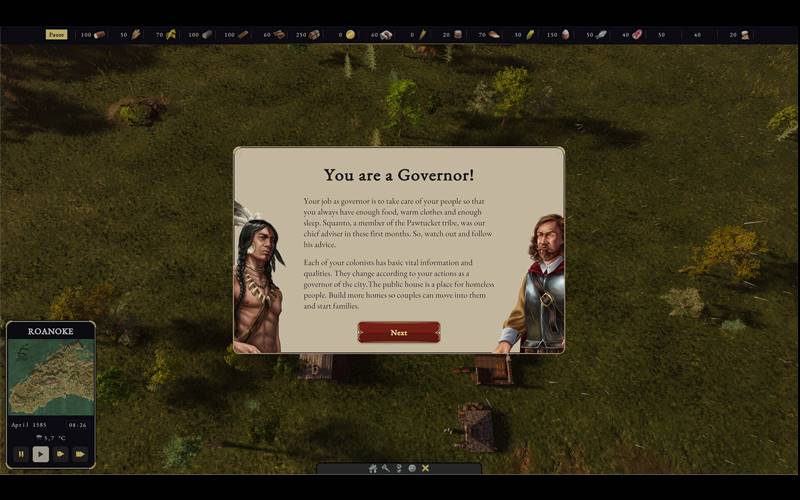Open the house build menu icon
This screenshot has height=500, width=800.
373,468
